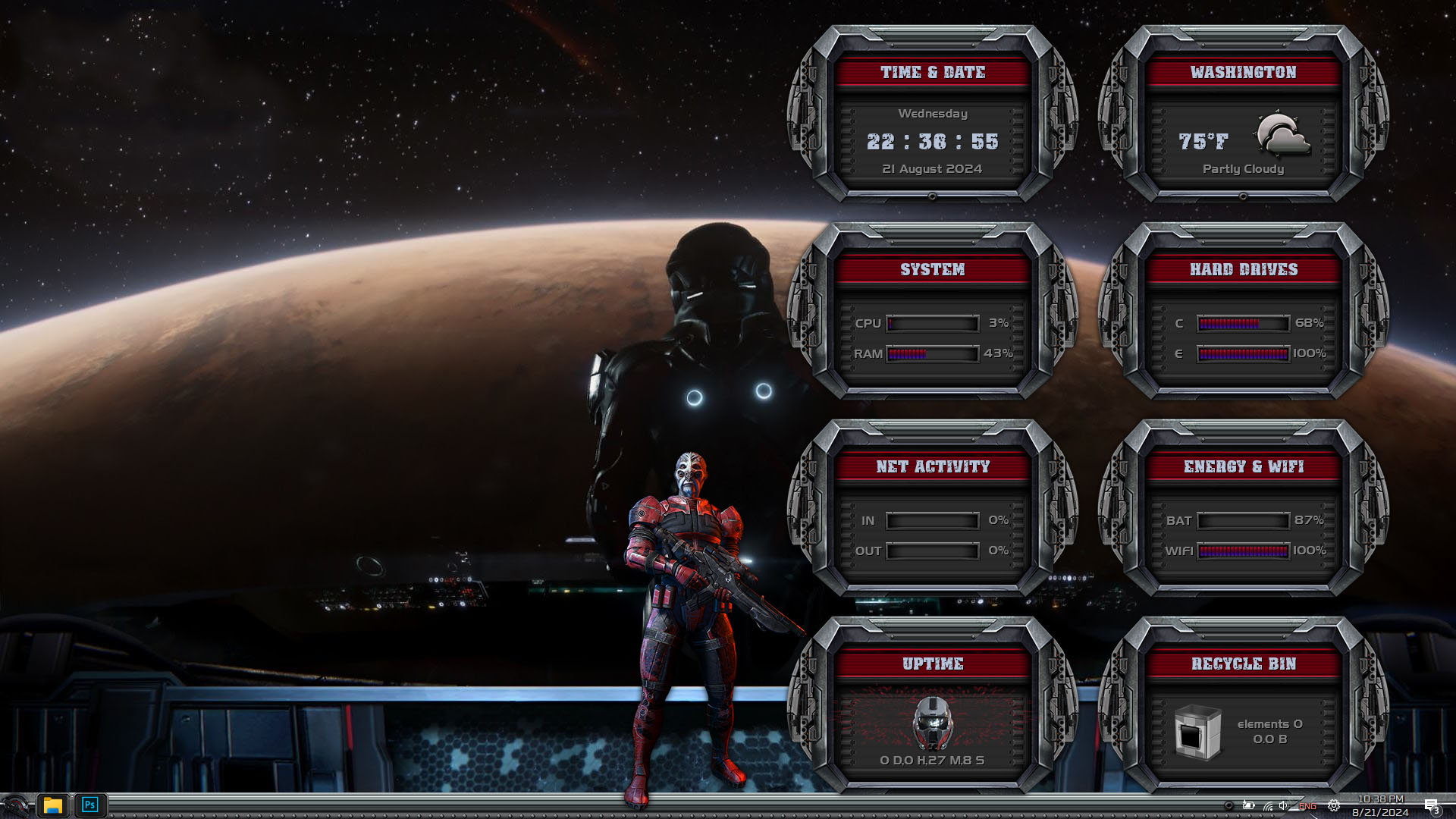Open the Recycle Bin widget's bin icon
The width and height of the screenshot is (1456, 819).
coord(1197,732)
